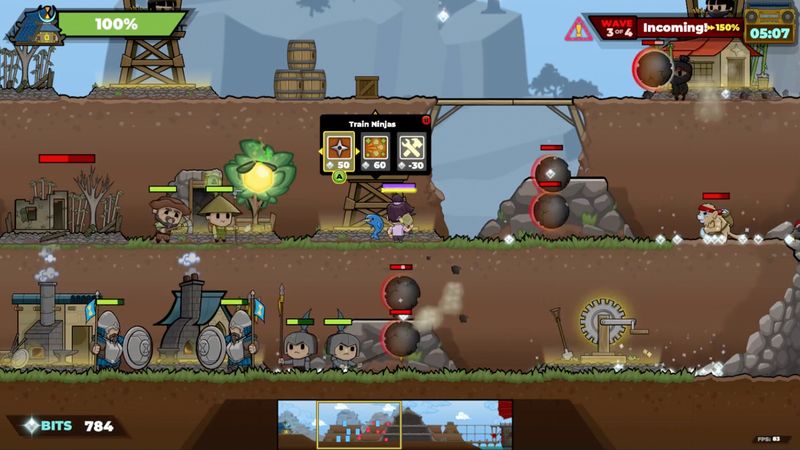Screen dimensions: 800x450
Task: Click the pink wave warning triangle
Action: [579, 29]
